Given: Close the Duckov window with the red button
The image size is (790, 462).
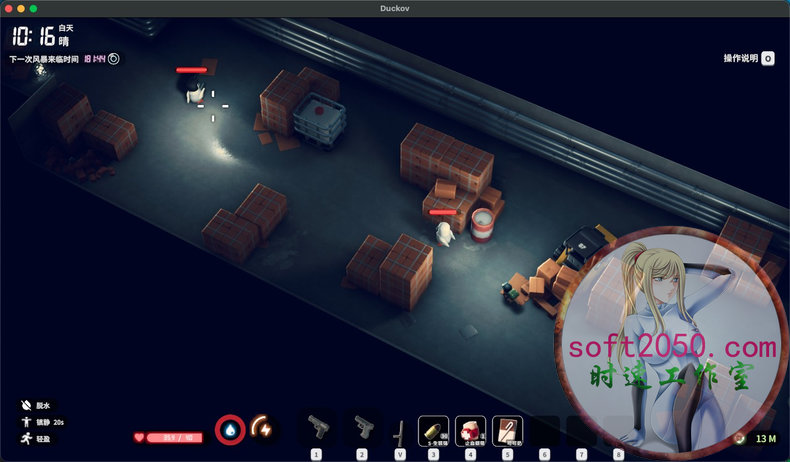Looking at the screenshot, I should pos(7,8).
